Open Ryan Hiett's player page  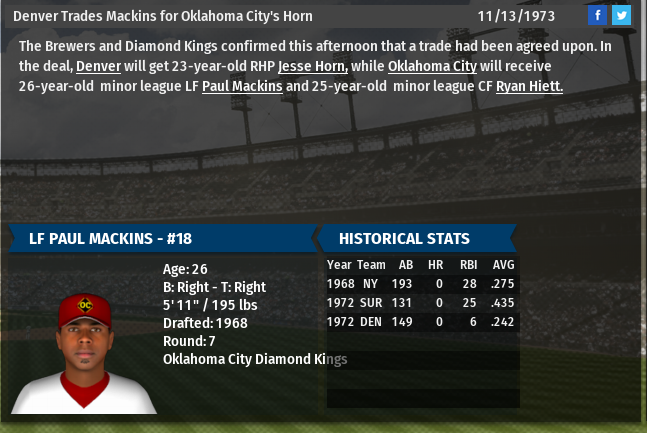pyautogui.click(x=529, y=87)
